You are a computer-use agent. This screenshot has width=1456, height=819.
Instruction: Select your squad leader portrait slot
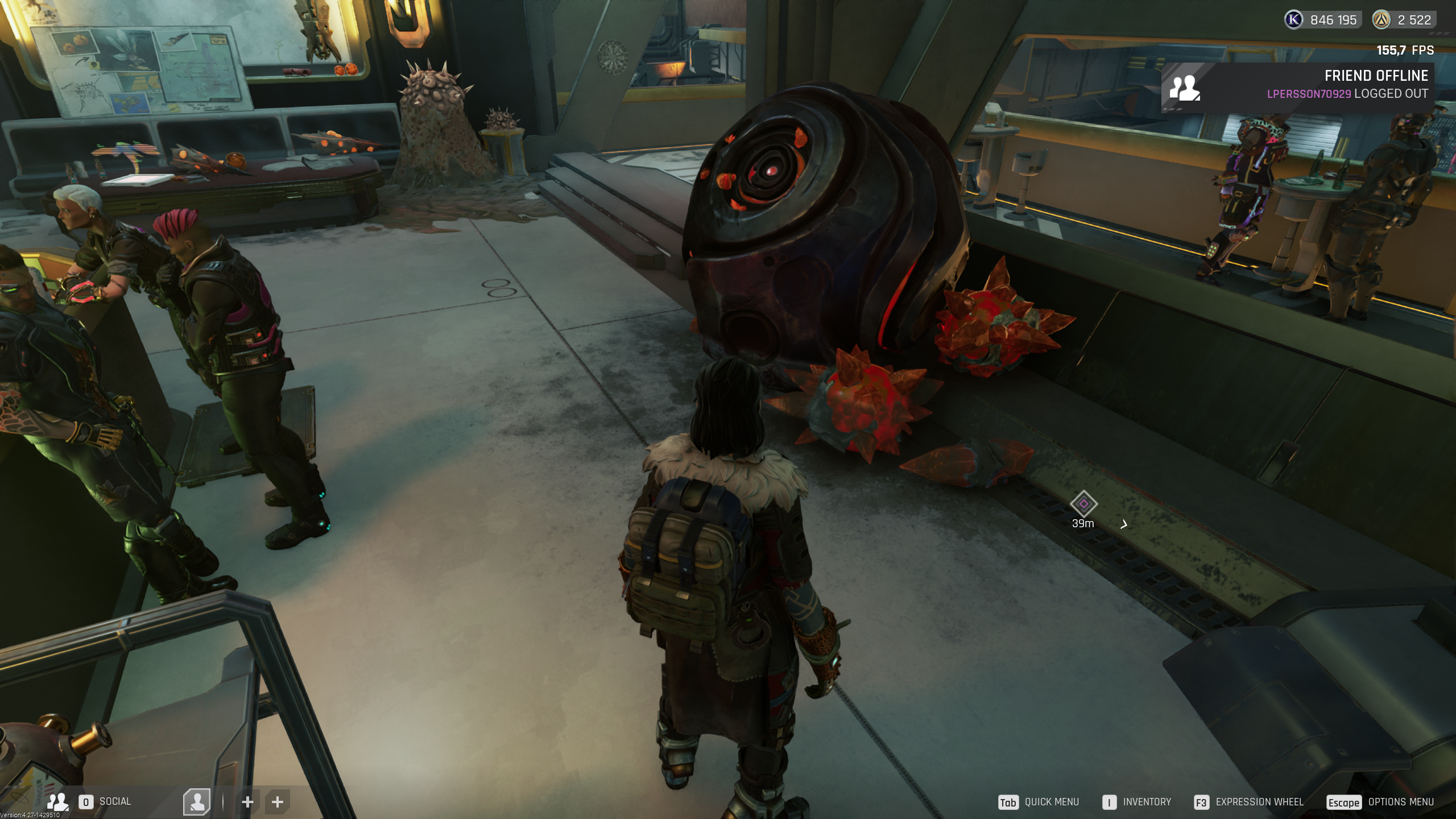pyautogui.click(x=197, y=801)
